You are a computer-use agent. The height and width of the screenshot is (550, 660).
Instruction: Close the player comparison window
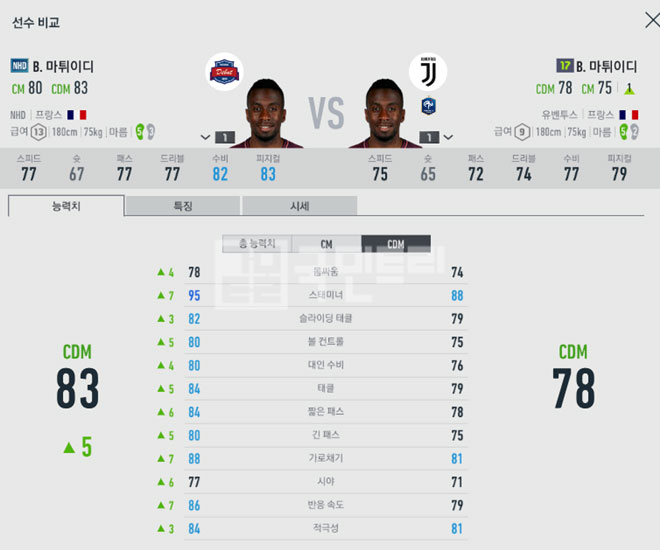(x=639, y=21)
